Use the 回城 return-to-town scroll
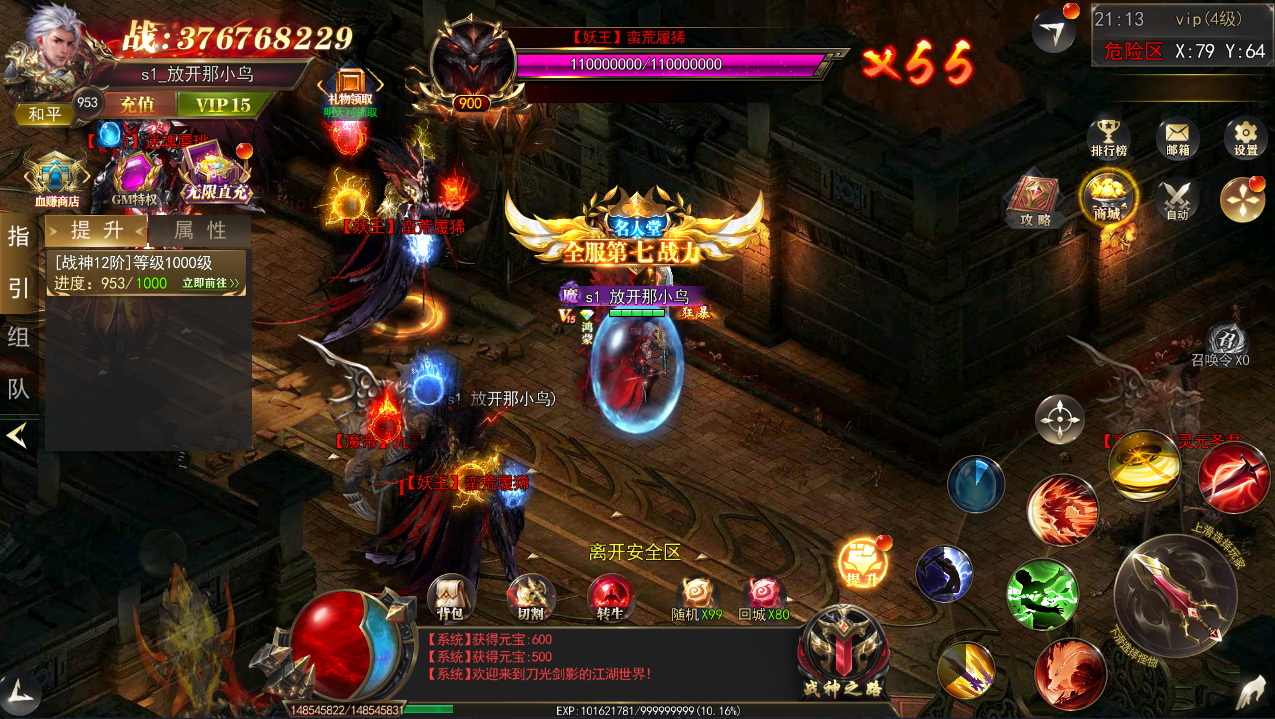The width and height of the screenshot is (1275, 719). pyautogui.click(x=763, y=596)
